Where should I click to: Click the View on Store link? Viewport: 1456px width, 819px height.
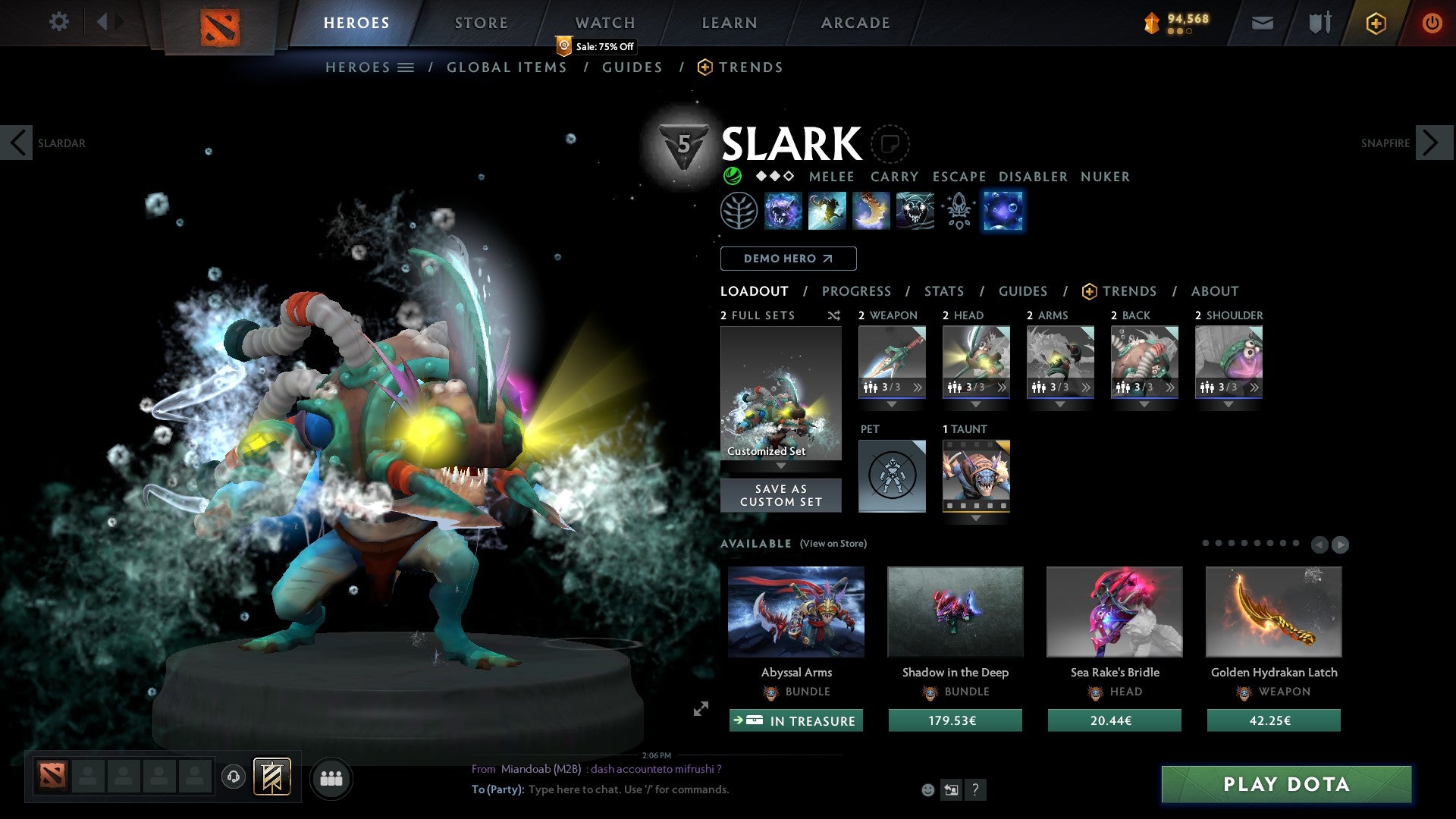[x=832, y=544]
